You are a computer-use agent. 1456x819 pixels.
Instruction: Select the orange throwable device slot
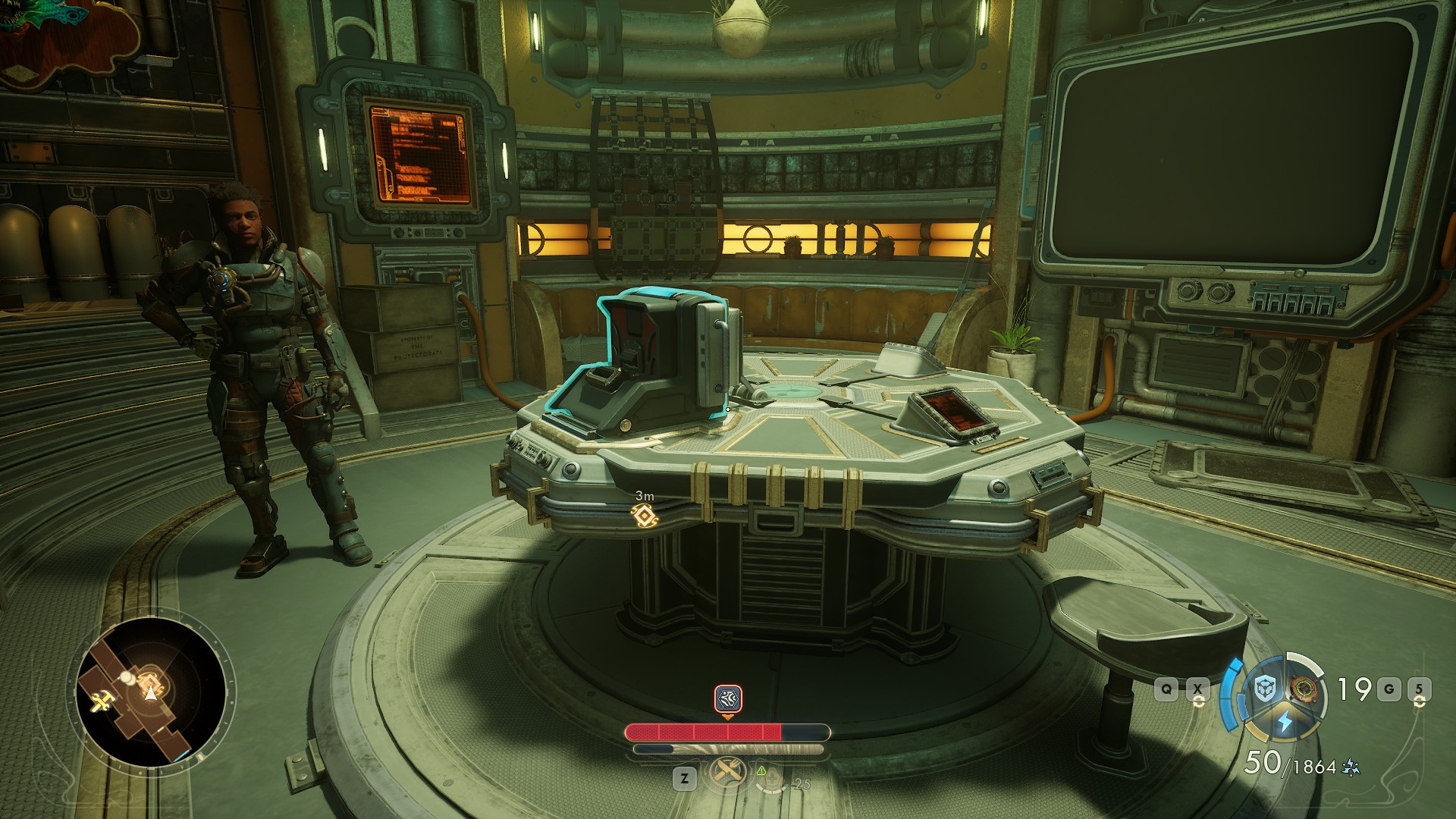pyautogui.click(x=1304, y=689)
